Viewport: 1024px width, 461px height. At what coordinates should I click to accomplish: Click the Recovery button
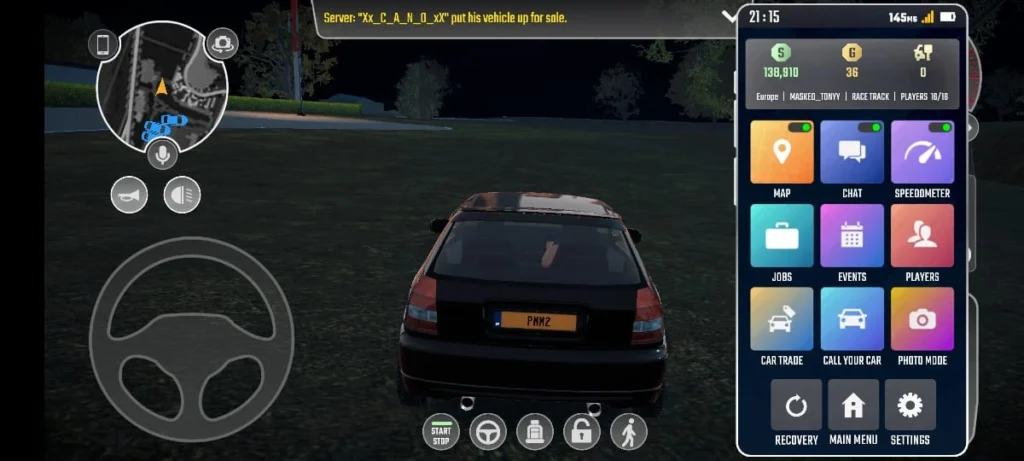(x=796, y=406)
